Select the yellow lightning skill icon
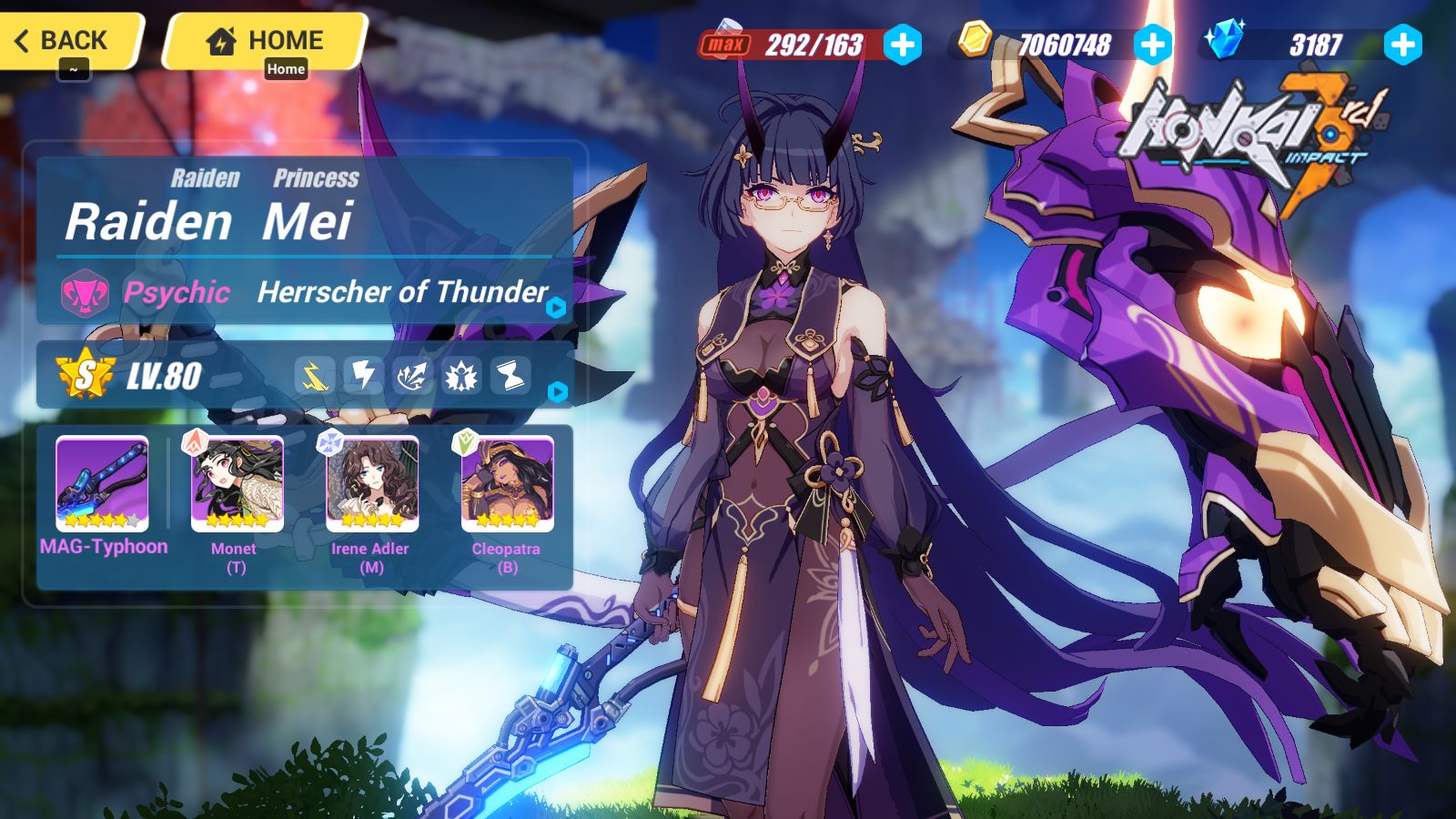Screen dimensions: 1456x819 click(x=315, y=375)
